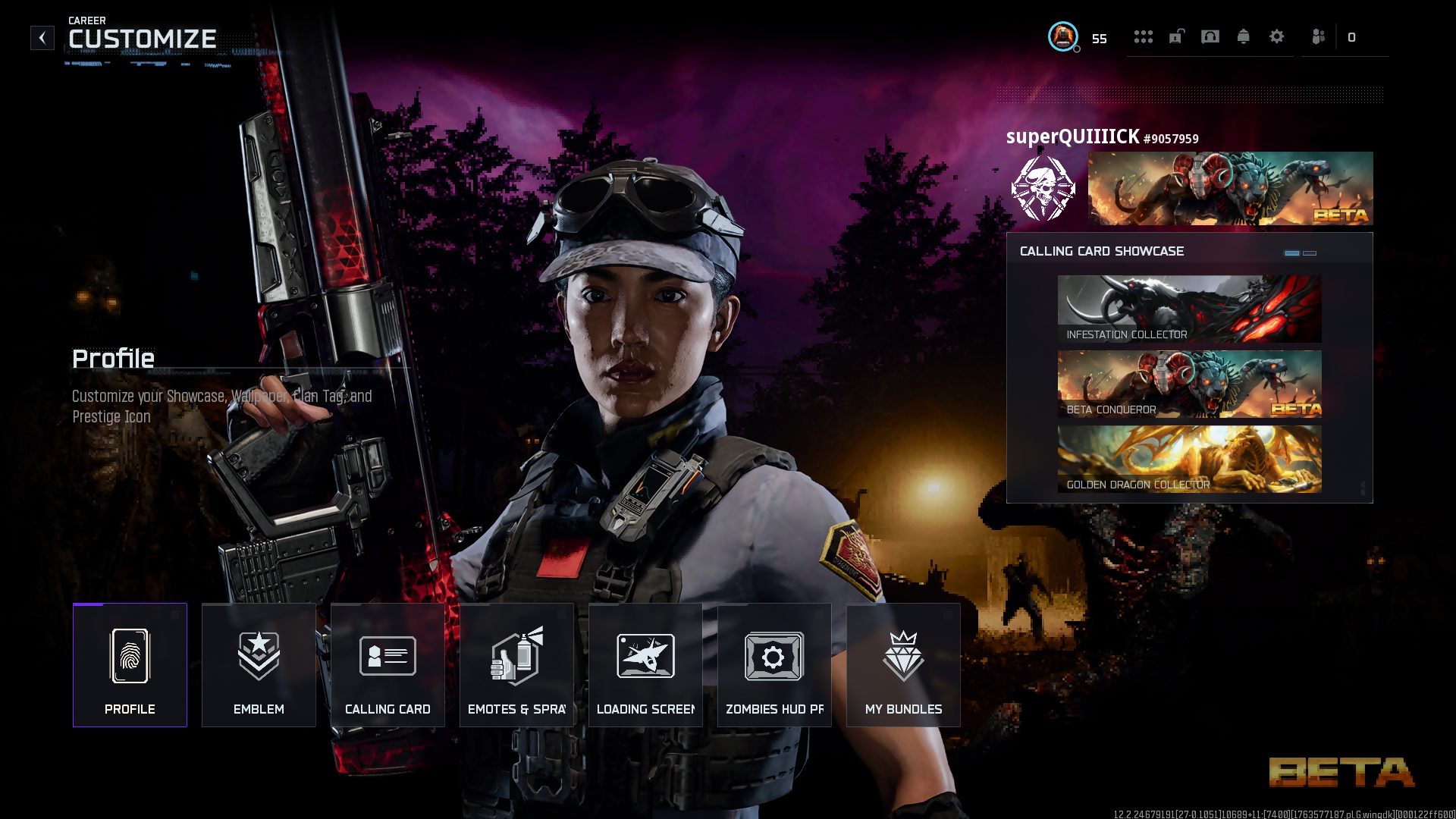Viewport: 1456px width, 819px height.
Task: Click the padlock privacy icon
Action: click(x=1176, y=36)
